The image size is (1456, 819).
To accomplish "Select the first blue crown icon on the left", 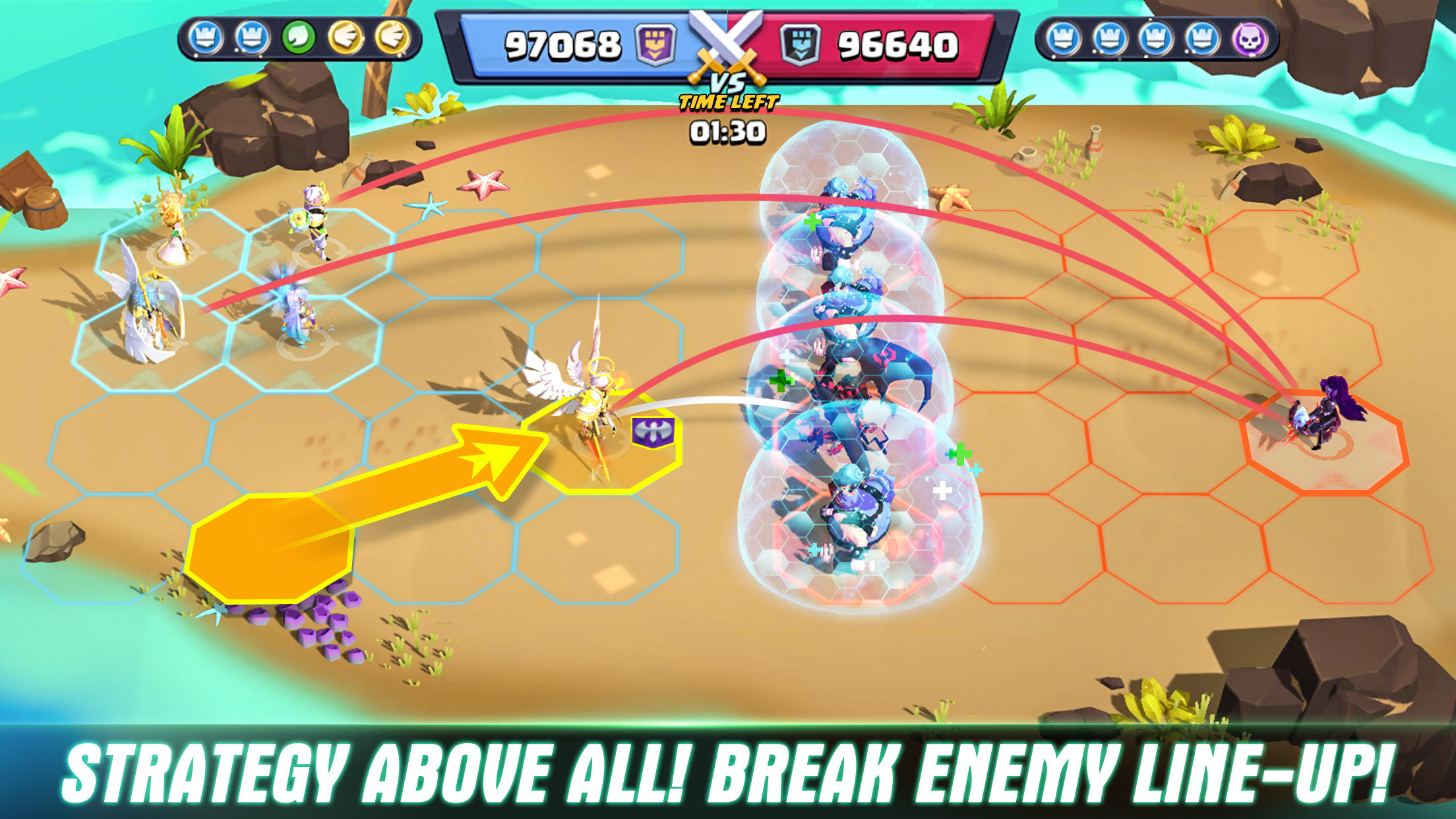I will pyautogui.click(x=205, y=38).
